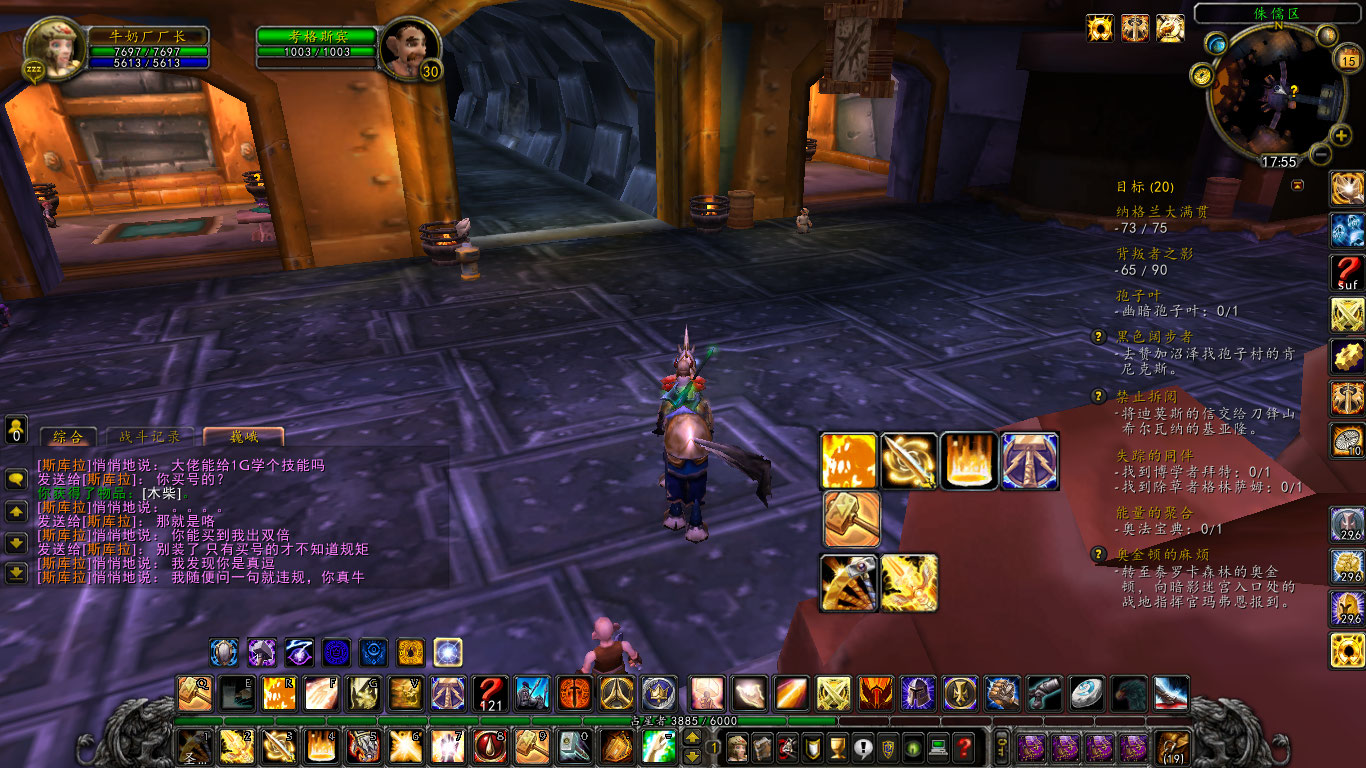
Task: Click the sword icon in the floating cooldown cluster
Action: point(908,460)
